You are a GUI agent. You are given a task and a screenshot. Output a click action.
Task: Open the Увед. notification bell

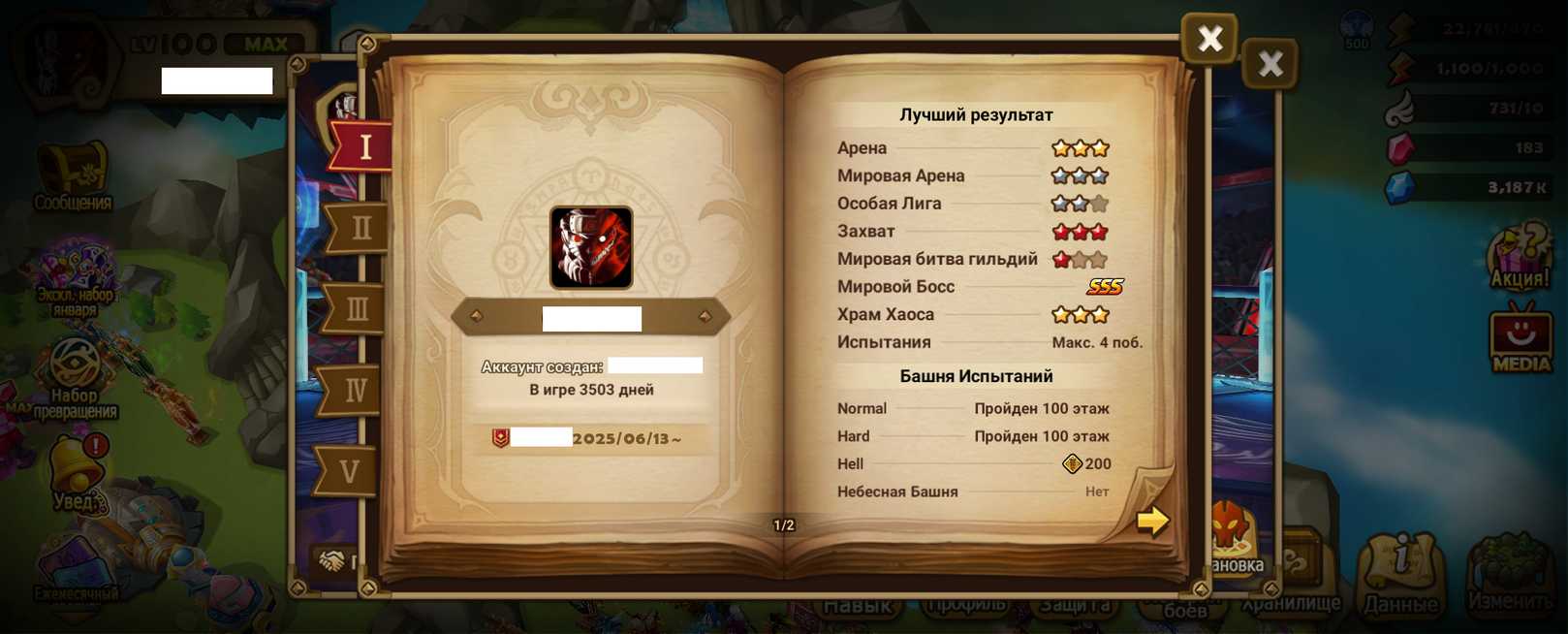point(77,472)
